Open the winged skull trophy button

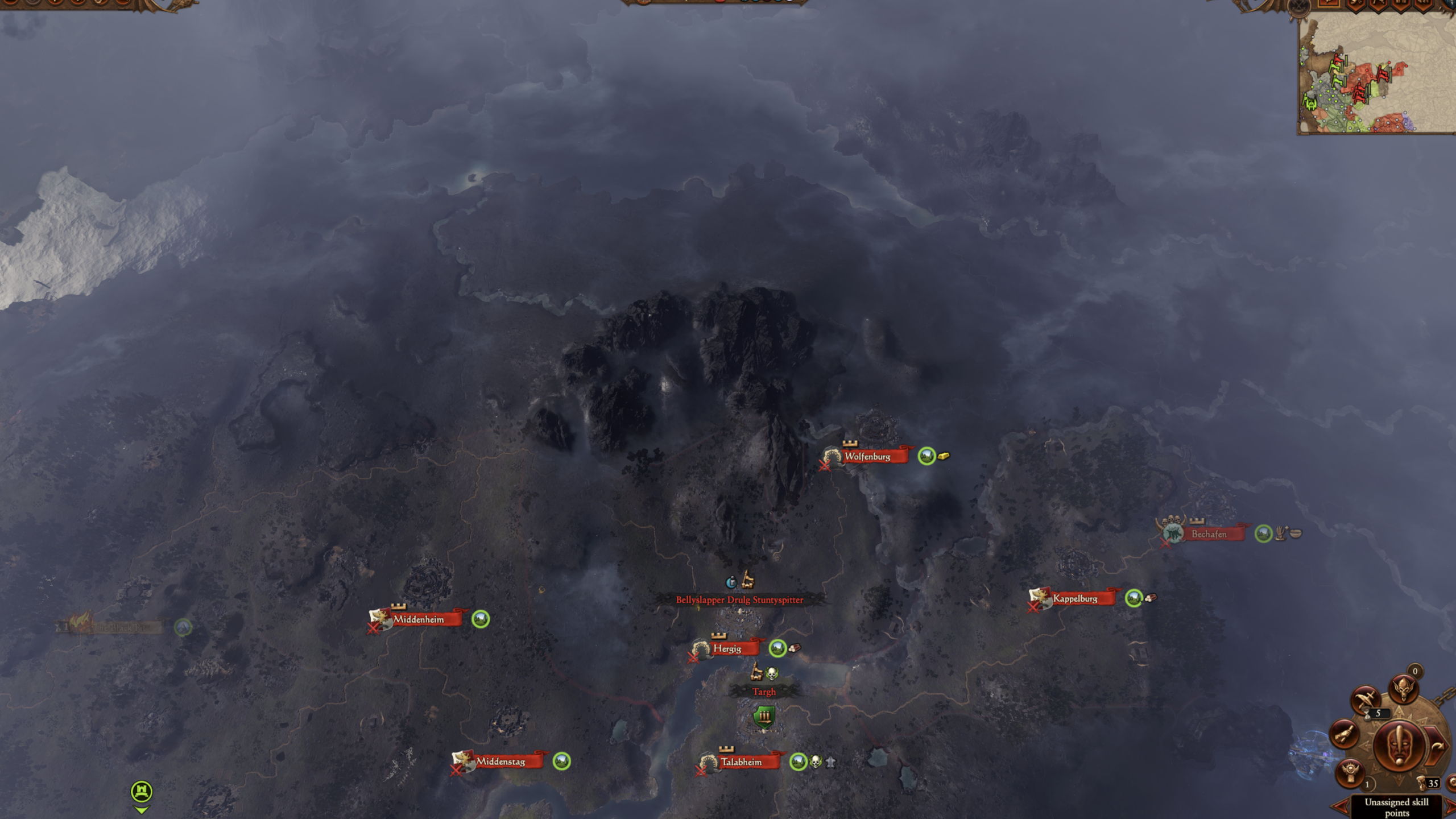(x=1350, y=773)
